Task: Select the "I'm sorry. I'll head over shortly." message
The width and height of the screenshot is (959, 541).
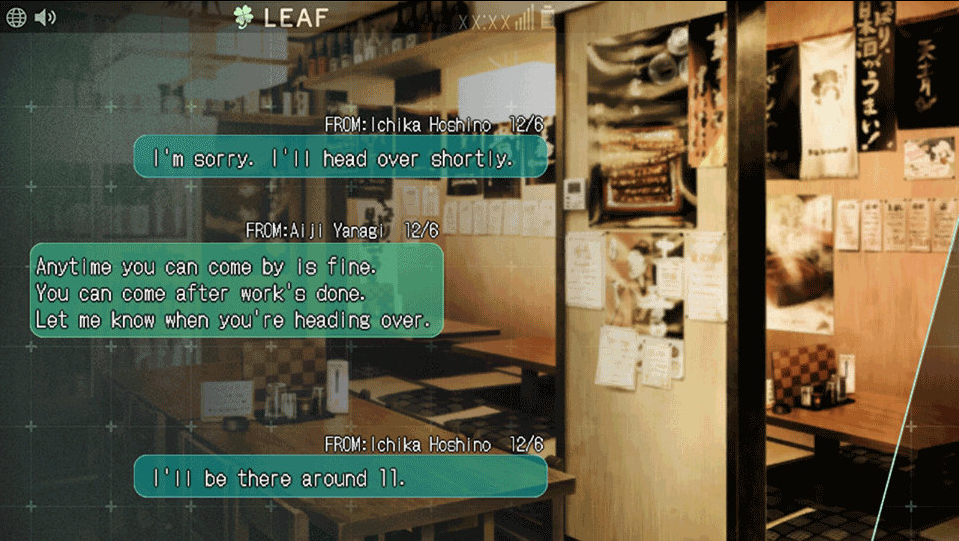Action: tap(340, 158)
